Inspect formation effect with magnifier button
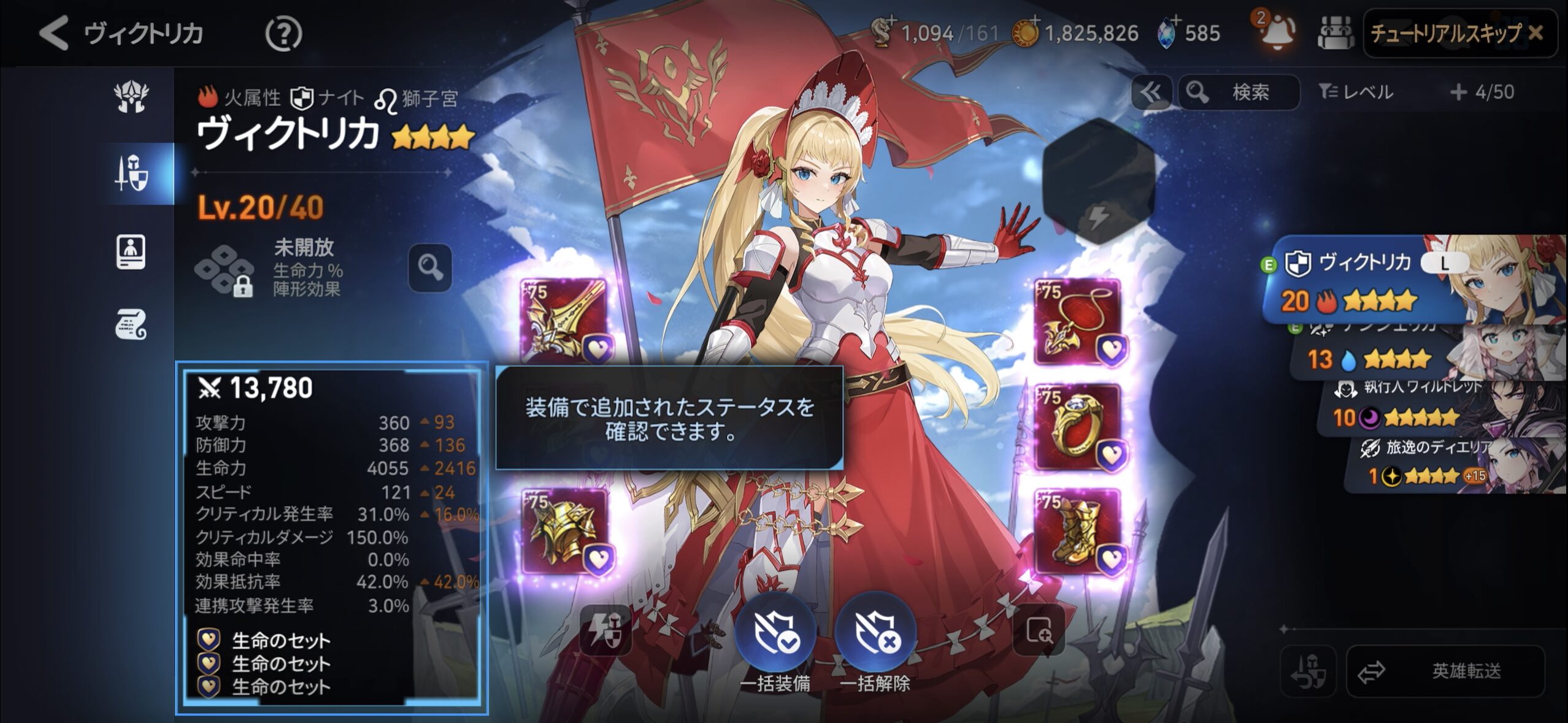 (430, 268)
